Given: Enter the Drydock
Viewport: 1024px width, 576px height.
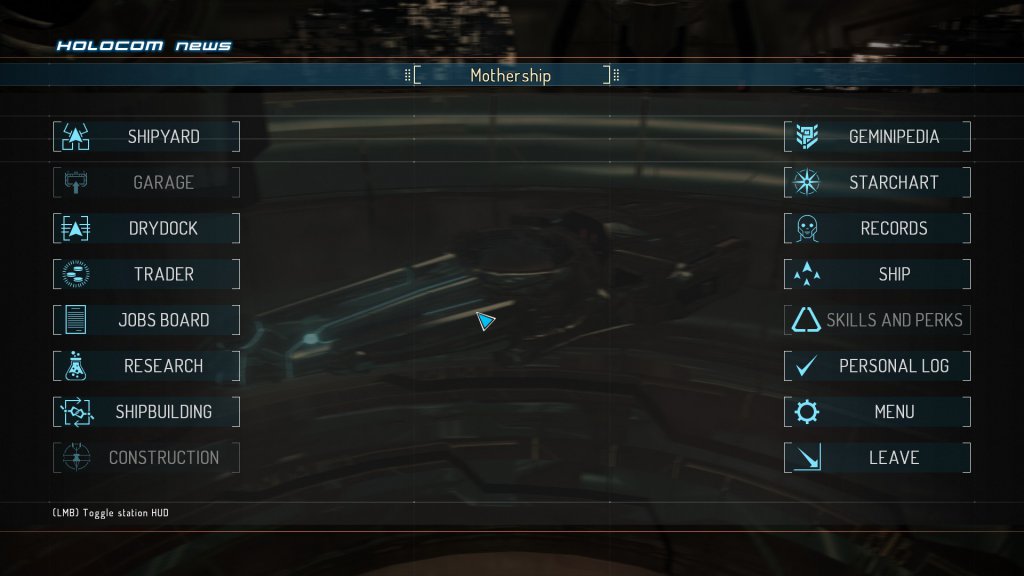Looking at the screenshot, I should click(146, 228).
